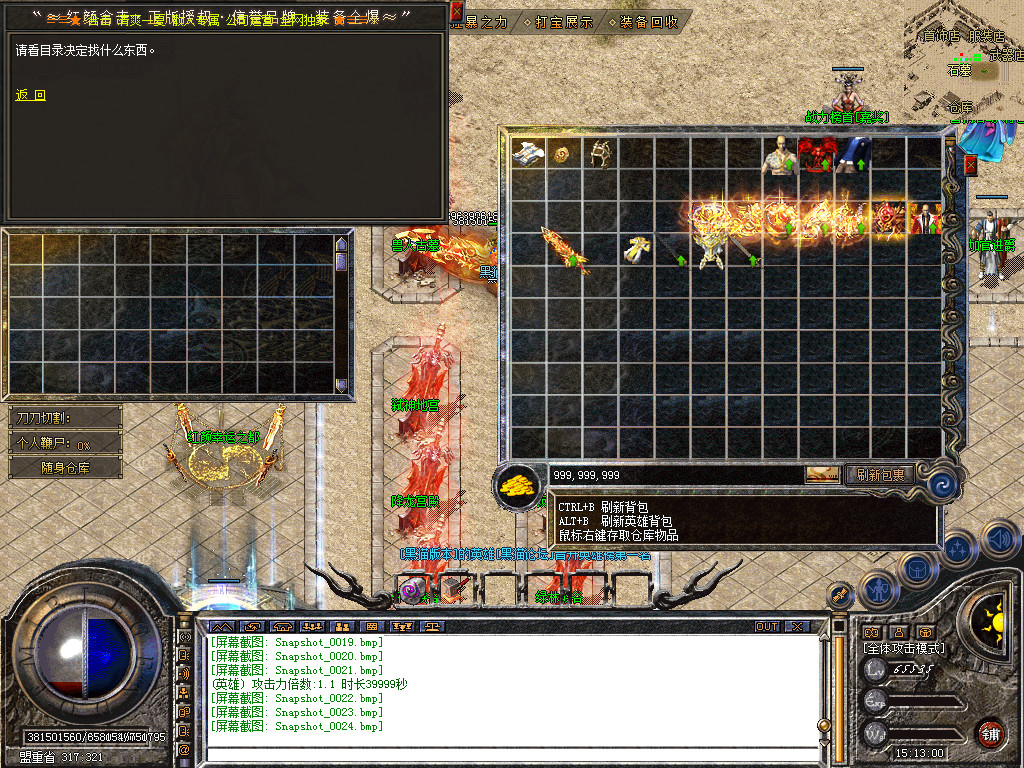The height and width of the screenshot is (768, 1024).
Task: Select the flaming red sword in the bag
Action: point(564,248)
